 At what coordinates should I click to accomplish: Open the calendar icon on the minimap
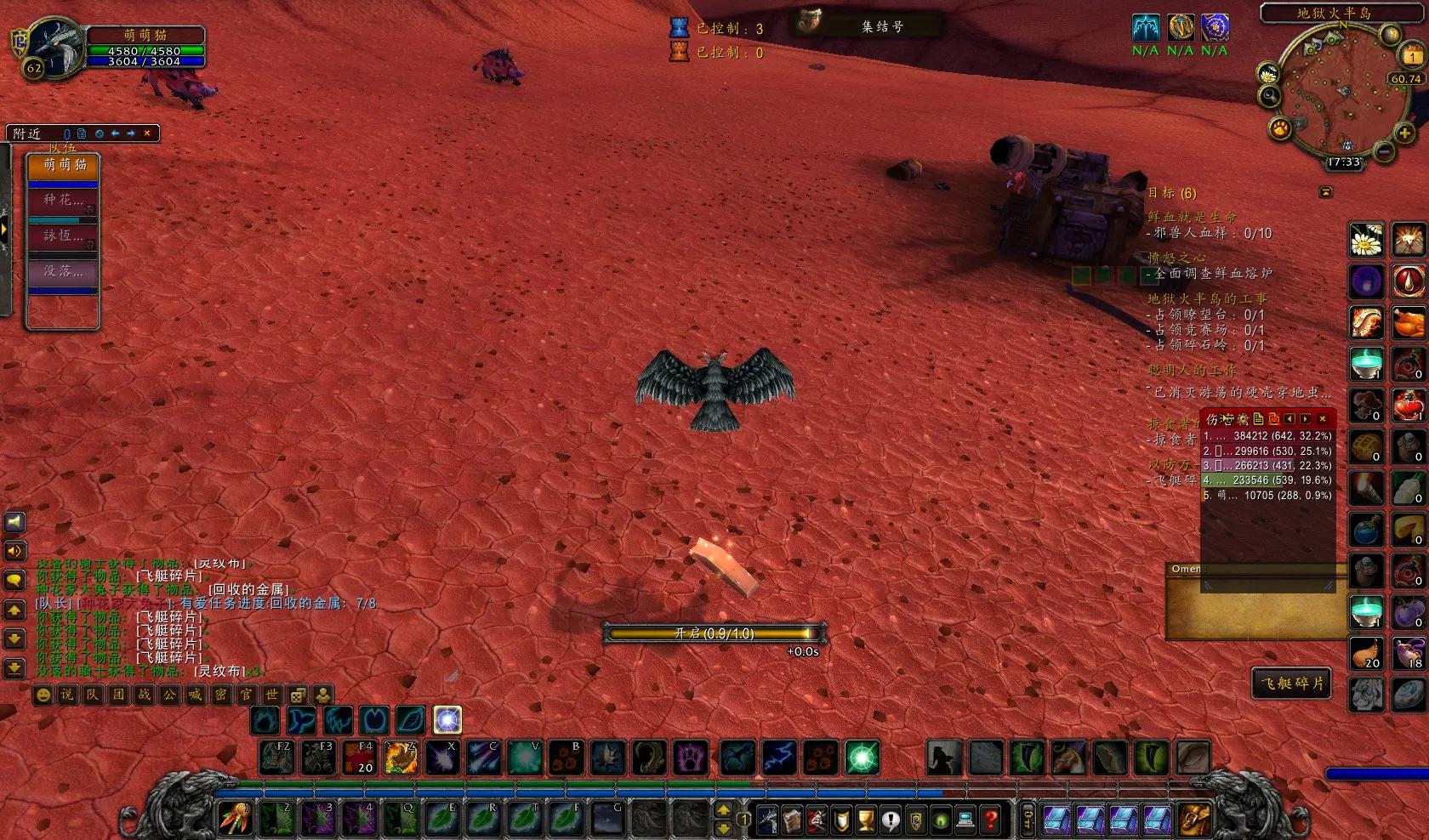[1411, 56]
